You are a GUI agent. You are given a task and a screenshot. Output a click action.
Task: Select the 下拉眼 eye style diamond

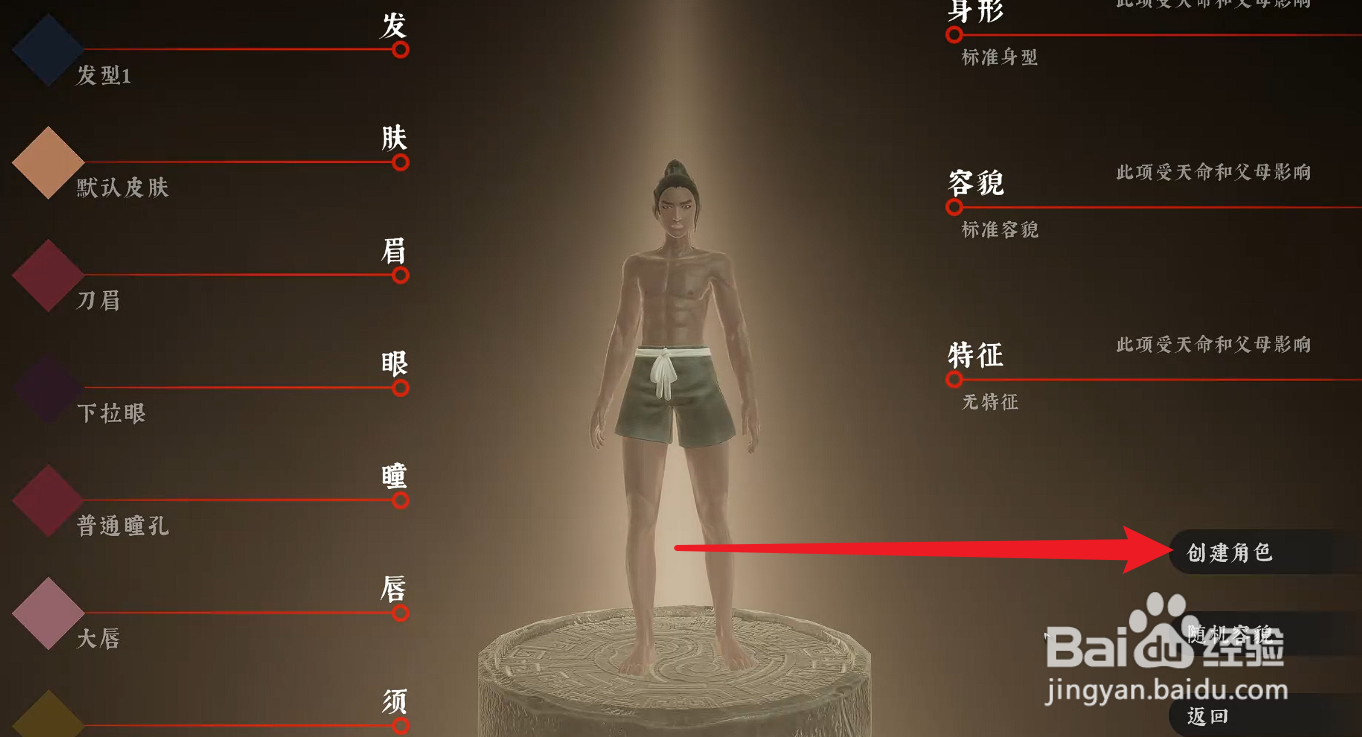pyautogui.click(x=46, y=387)
